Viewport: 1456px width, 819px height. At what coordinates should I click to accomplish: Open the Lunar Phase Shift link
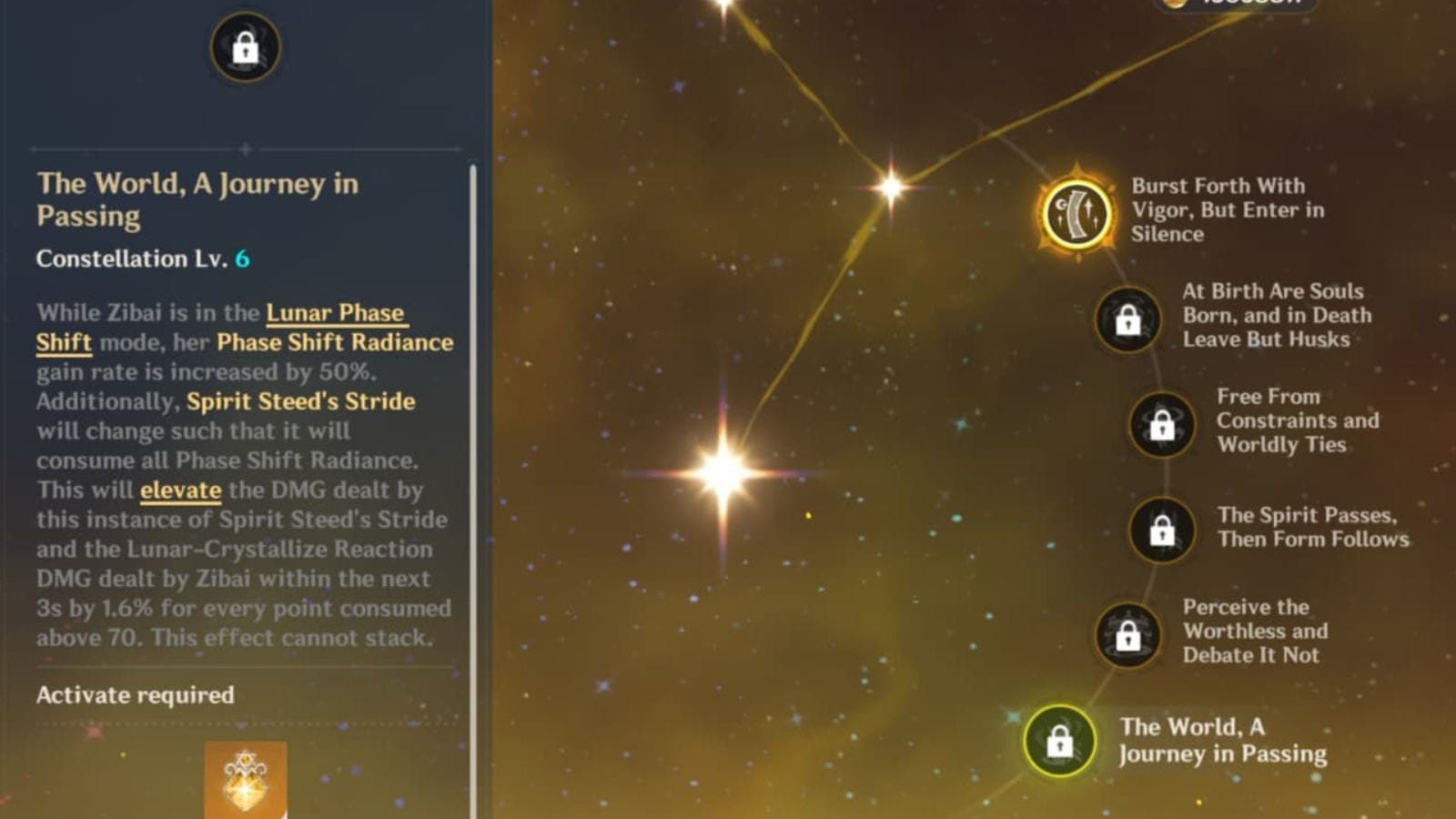click(333, 313)
